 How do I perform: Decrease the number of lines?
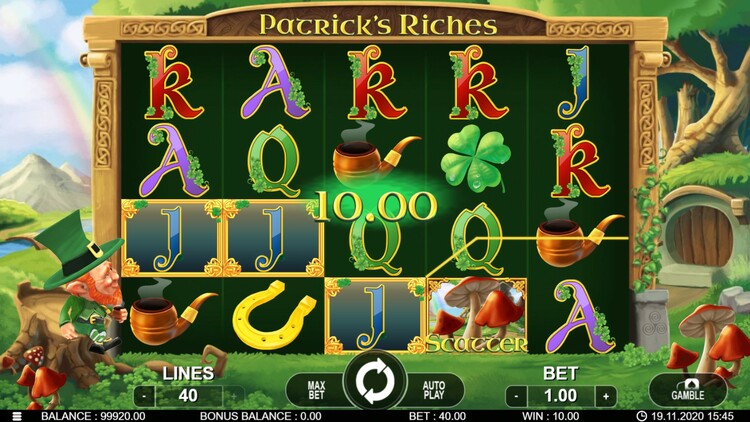pyautogui.click(x=143, y=395)
